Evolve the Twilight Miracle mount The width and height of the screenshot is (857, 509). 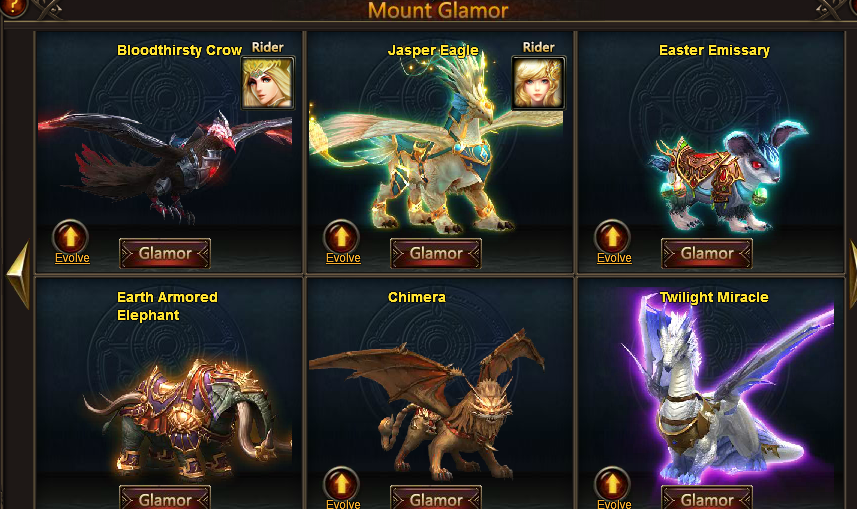tap(613, 484)
